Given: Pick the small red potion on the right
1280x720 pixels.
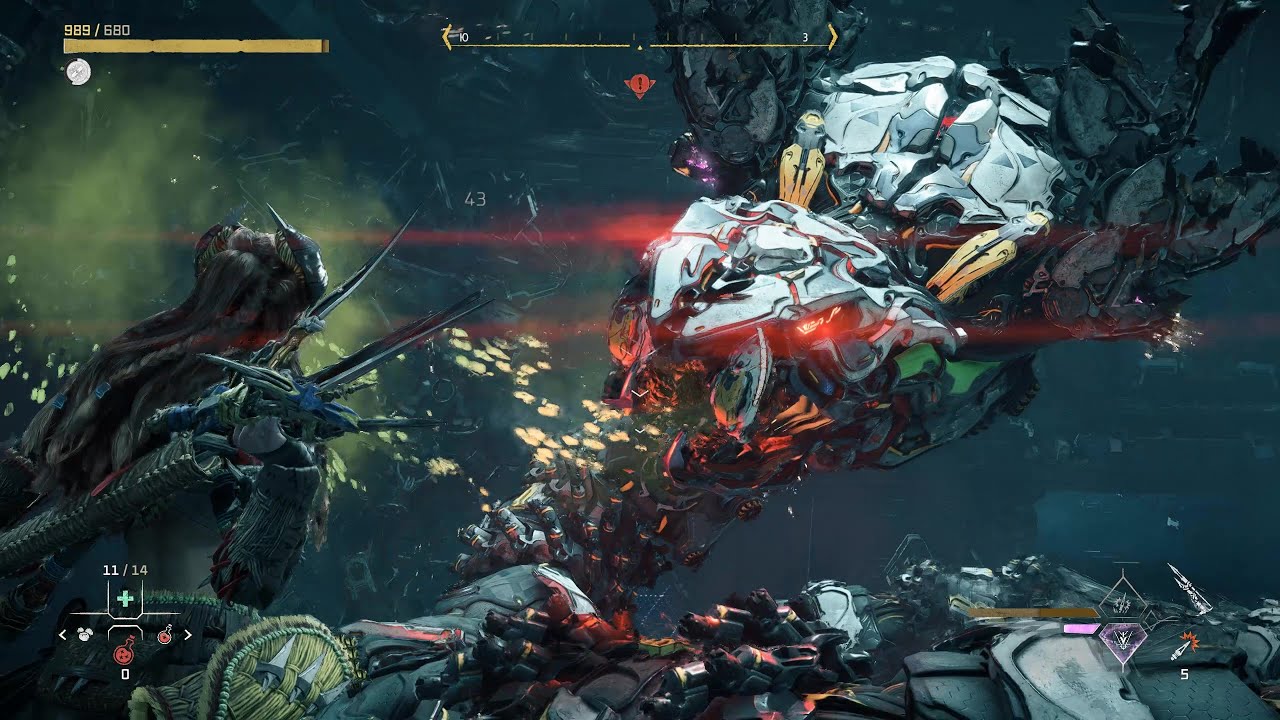Looking at the screenshot, I should (x=164, y=634).
